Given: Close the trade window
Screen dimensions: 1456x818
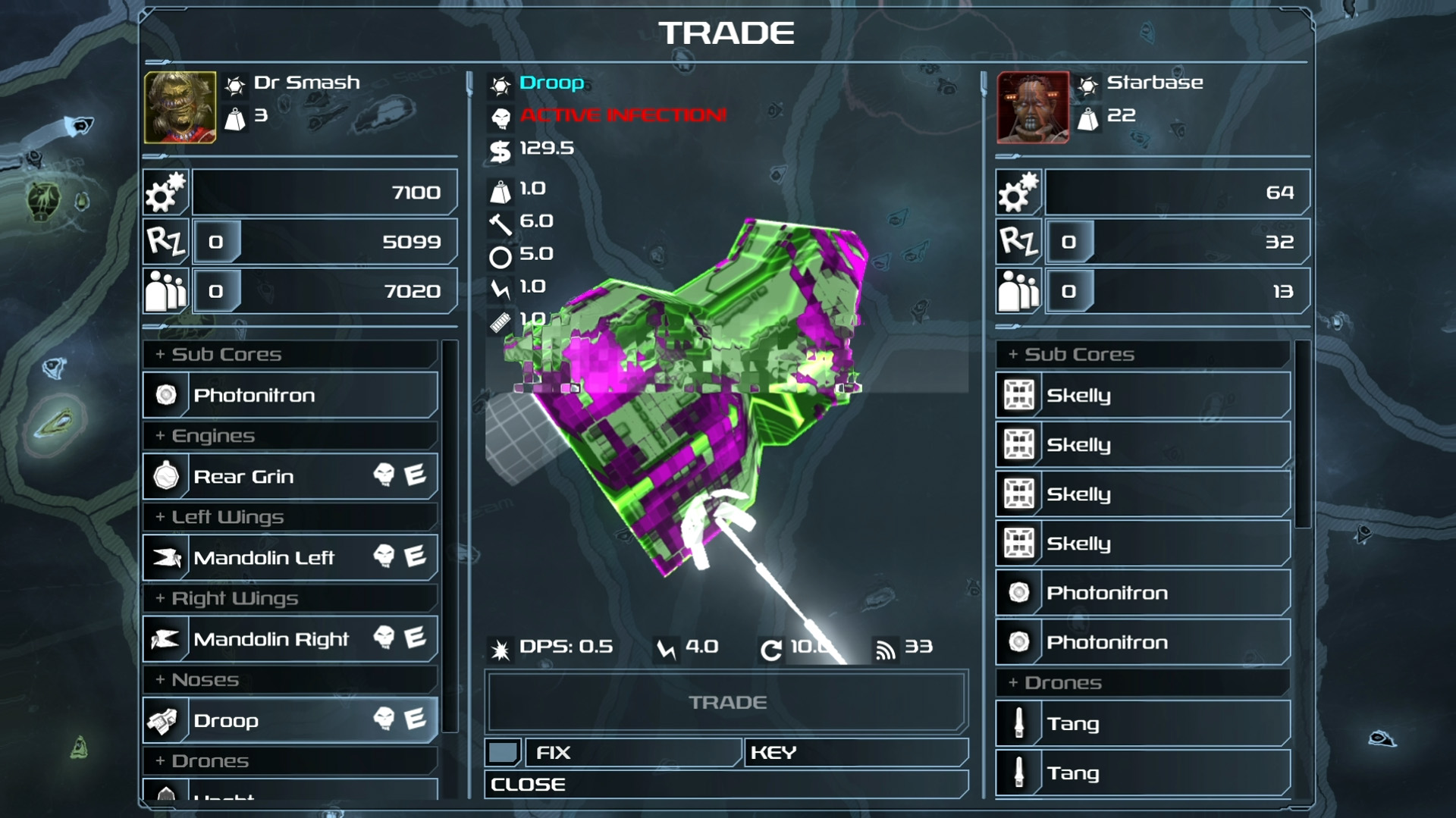Looking at the screenshot, I should (x=726, y=785).
